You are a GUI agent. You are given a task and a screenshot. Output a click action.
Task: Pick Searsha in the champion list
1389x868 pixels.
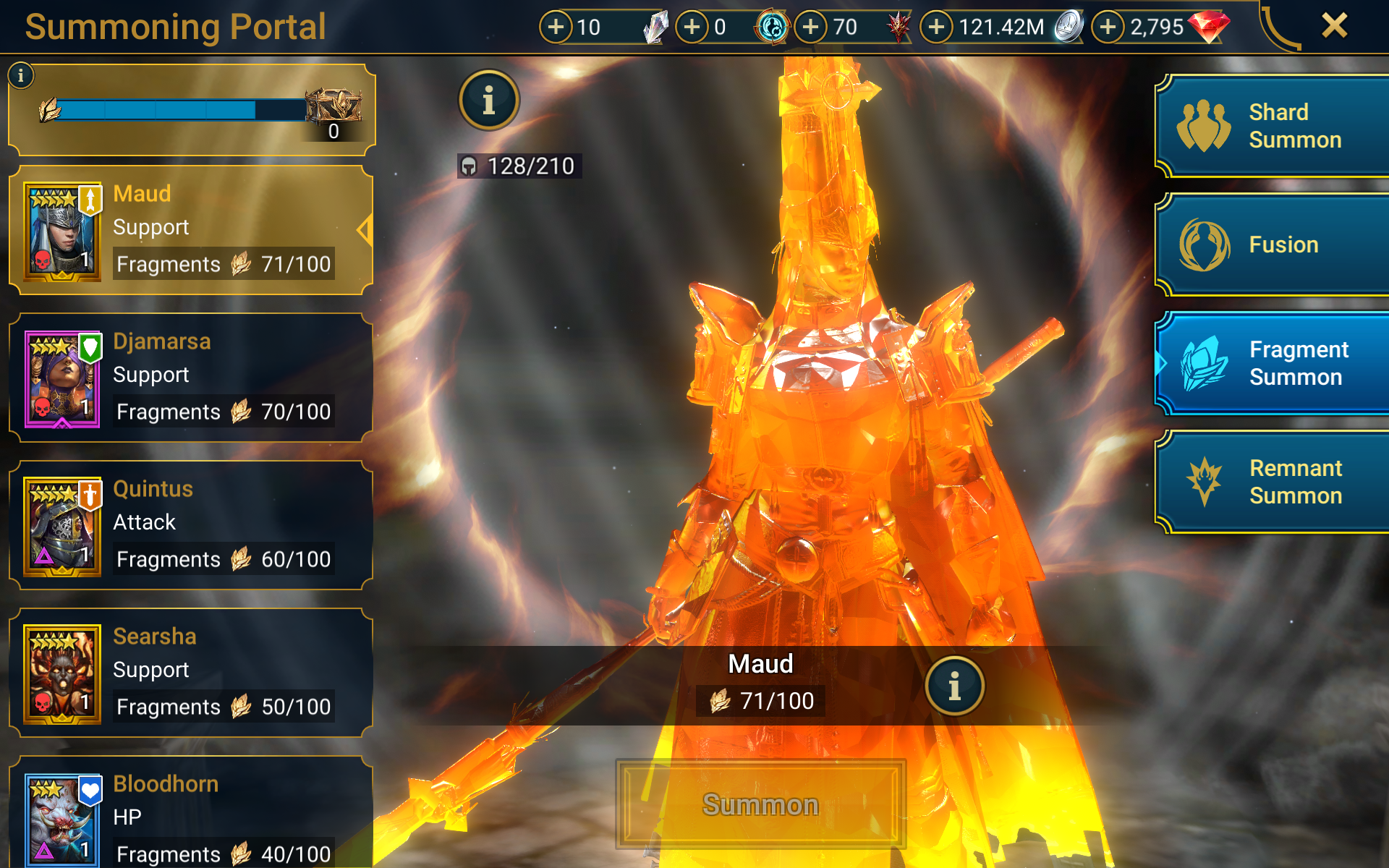pos(191,673)
